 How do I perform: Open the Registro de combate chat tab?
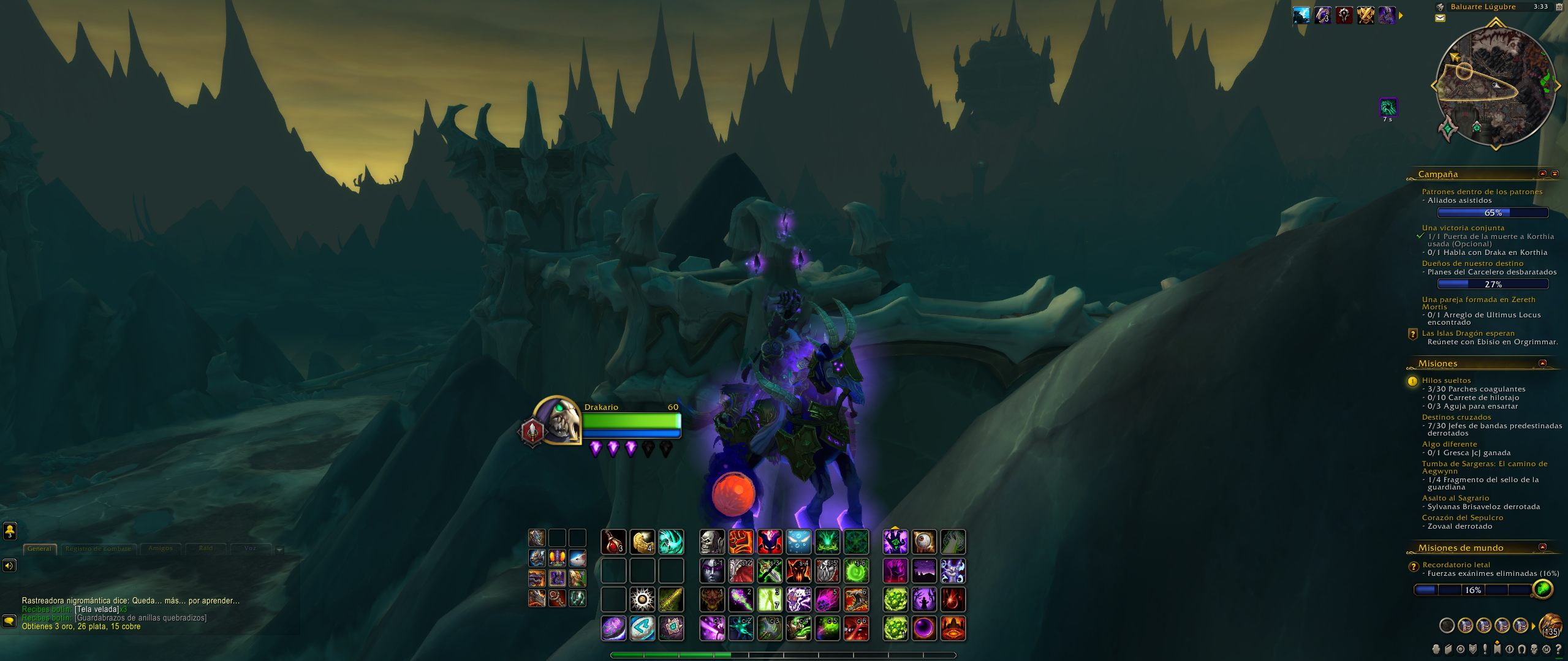[98, 549]
